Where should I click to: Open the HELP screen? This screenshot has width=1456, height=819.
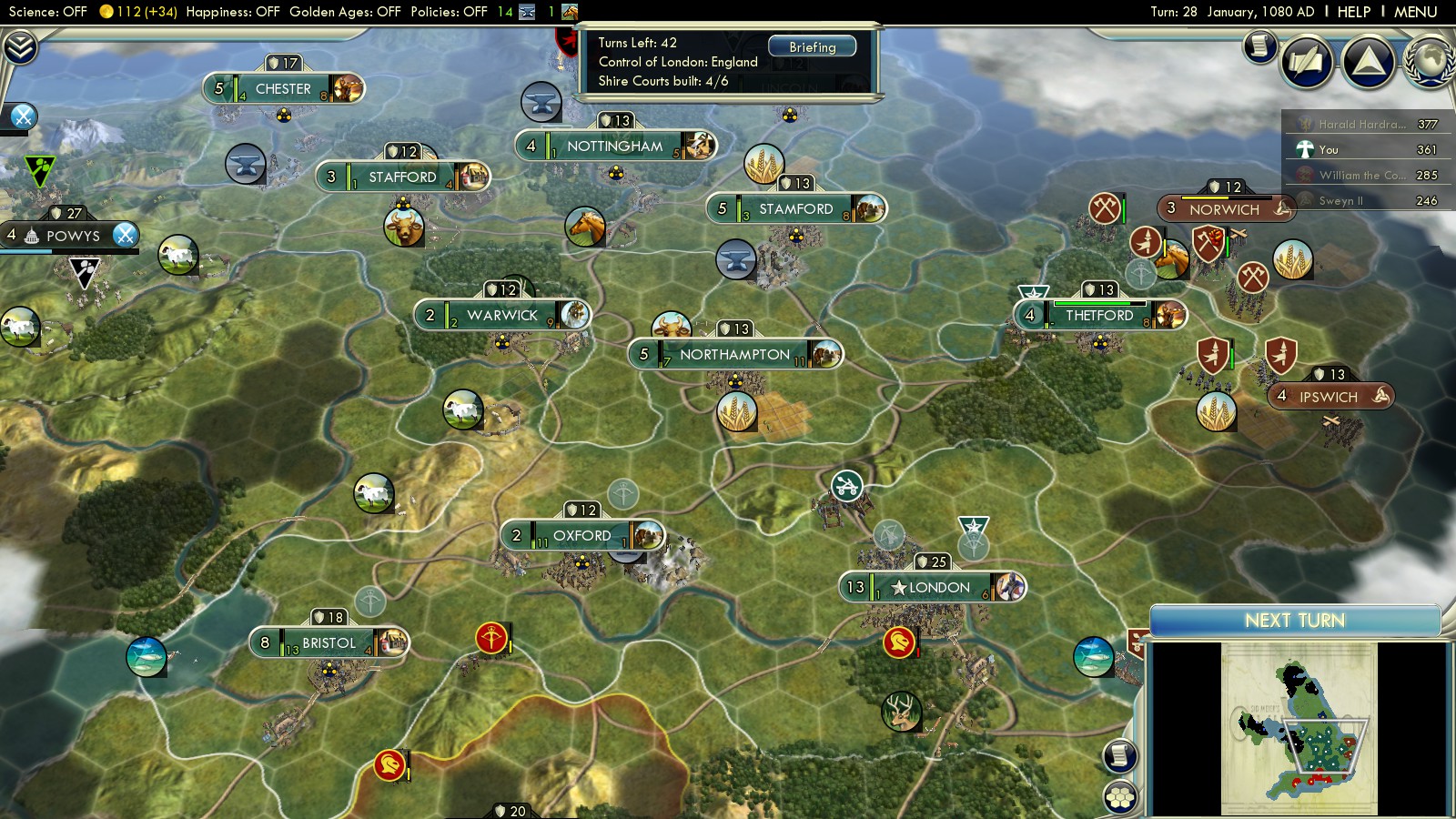click(1353, 12)
